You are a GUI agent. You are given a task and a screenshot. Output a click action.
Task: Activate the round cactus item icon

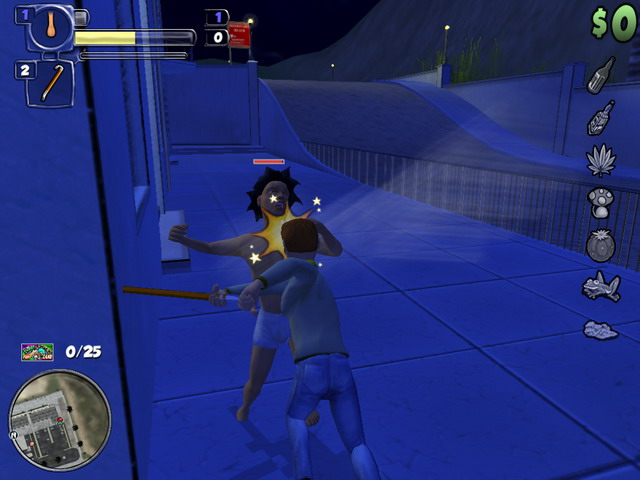click(601, 245)
